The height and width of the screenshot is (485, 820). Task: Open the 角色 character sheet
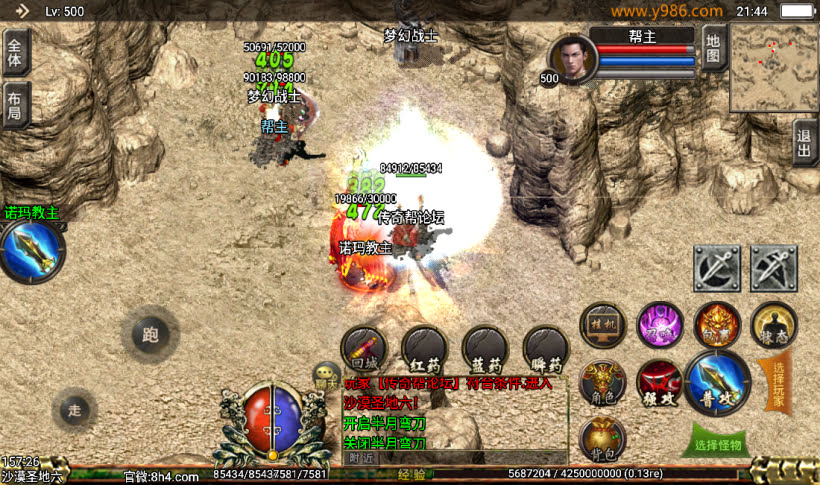coord(602,380)
